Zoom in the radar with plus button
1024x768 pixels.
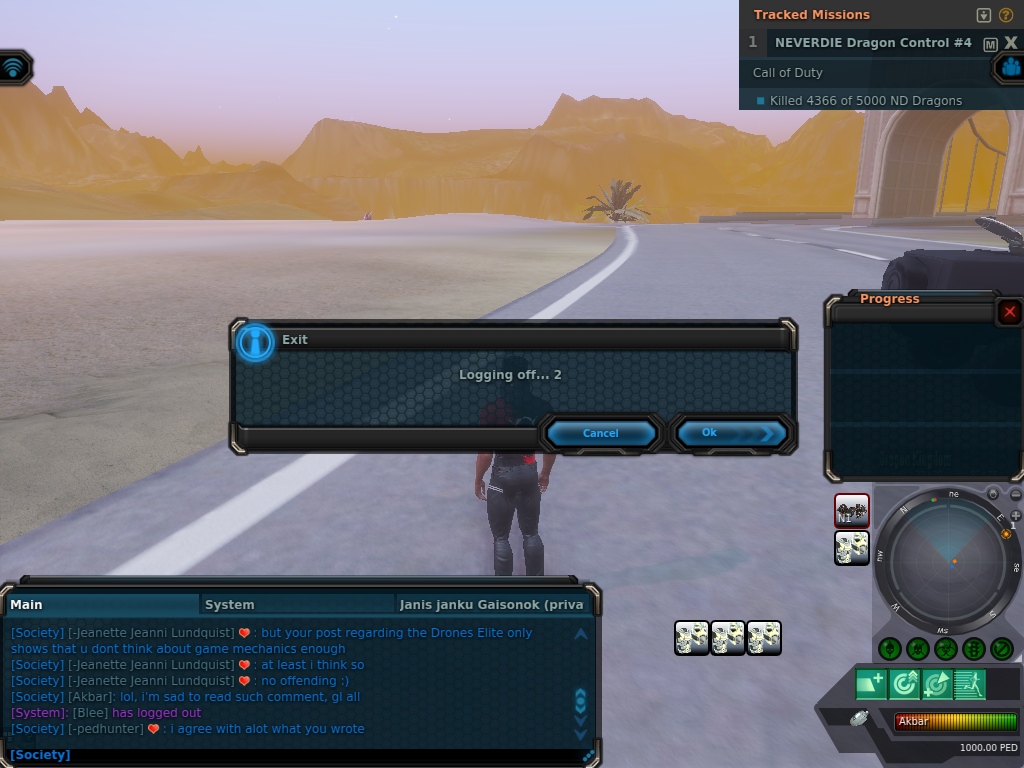click(1016, 516)
